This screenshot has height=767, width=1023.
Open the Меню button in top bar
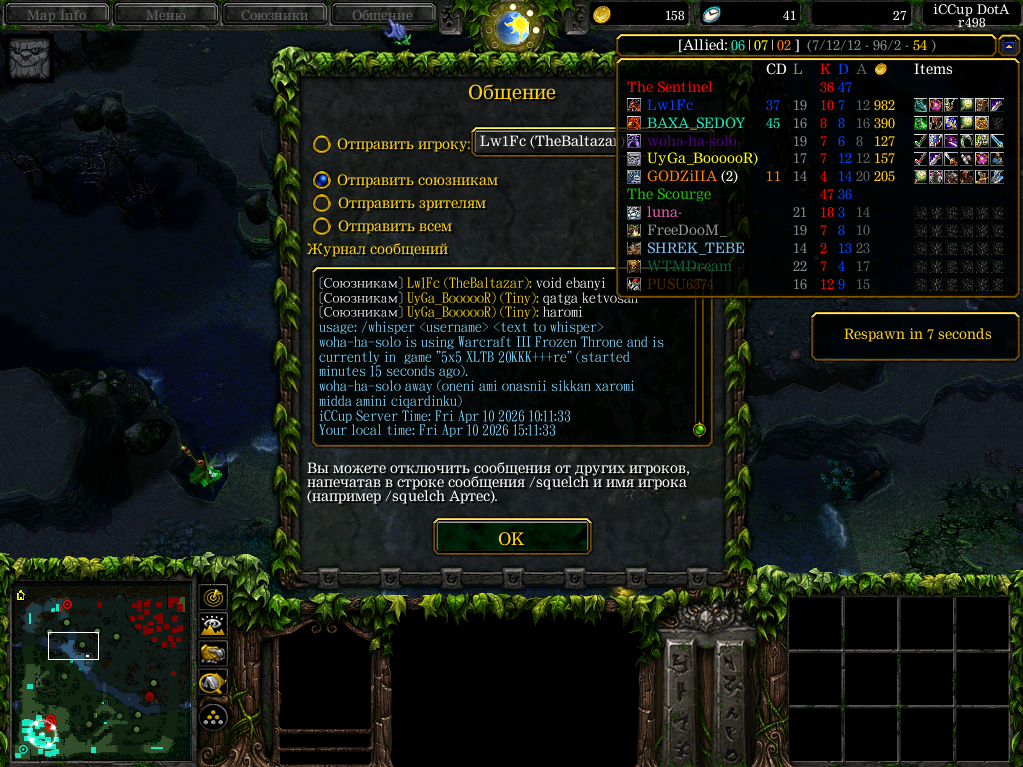pyautogui.click(x=165, y=15)
